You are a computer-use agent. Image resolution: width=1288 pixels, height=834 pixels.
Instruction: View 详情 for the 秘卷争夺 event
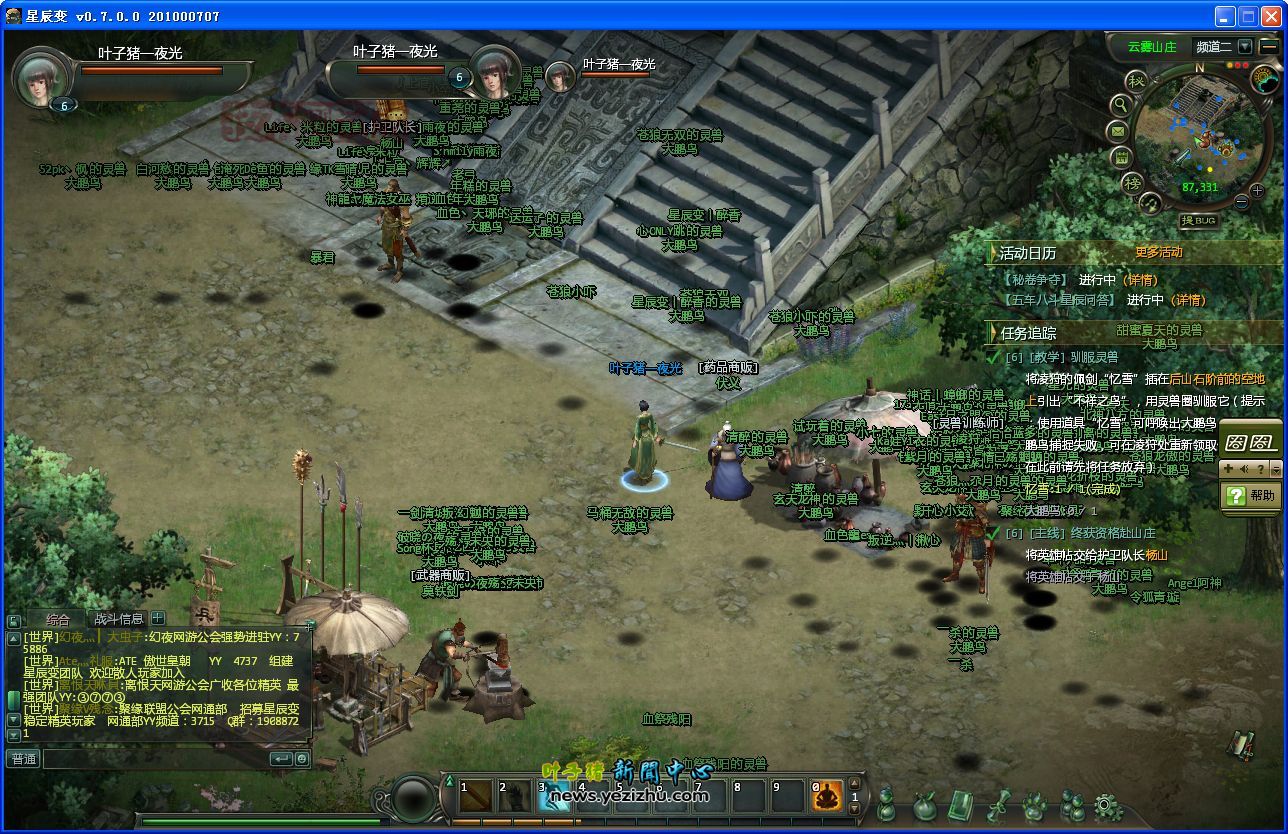(1141, 280)
